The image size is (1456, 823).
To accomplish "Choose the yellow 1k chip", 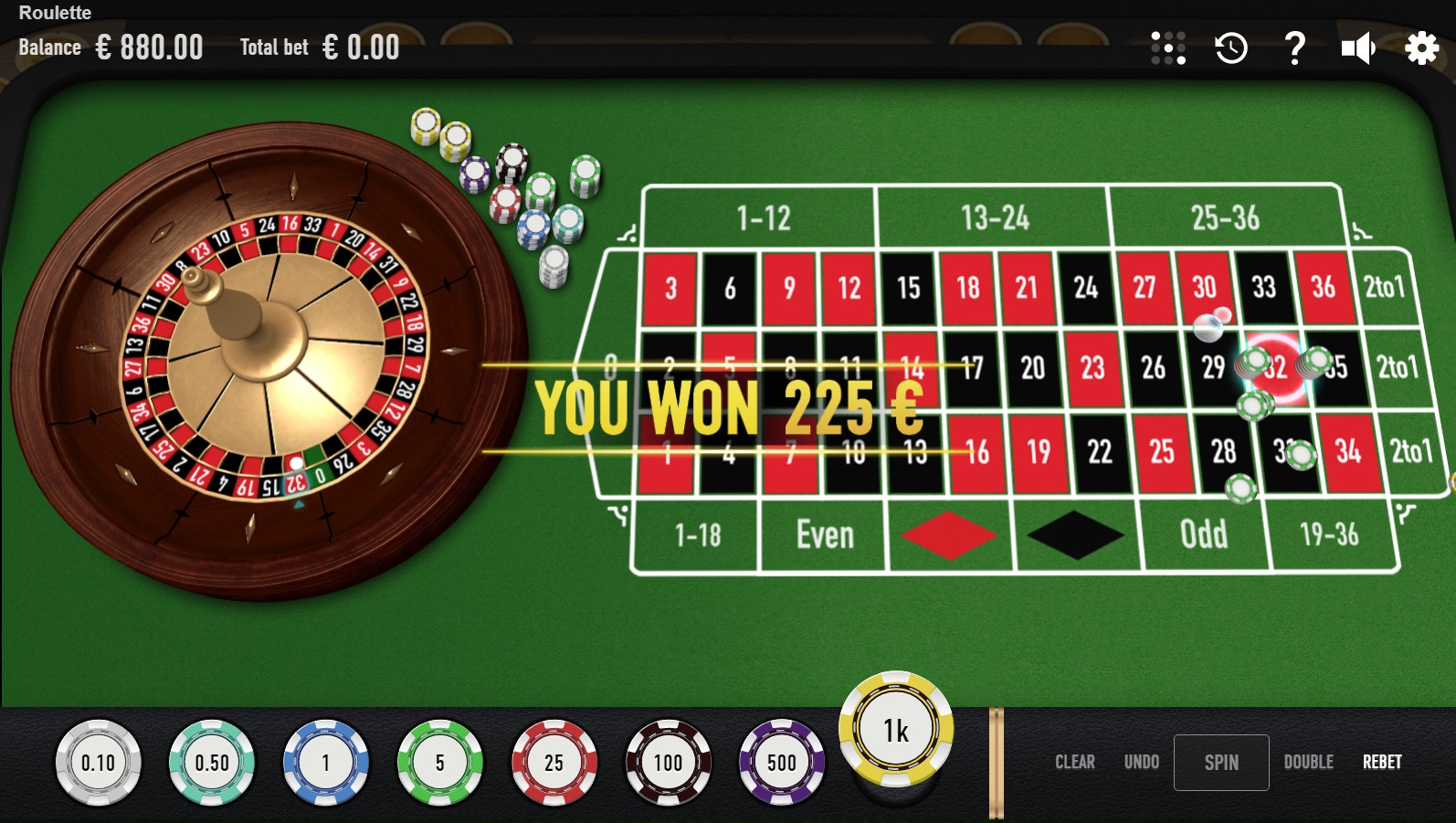I will coord(896,730).
